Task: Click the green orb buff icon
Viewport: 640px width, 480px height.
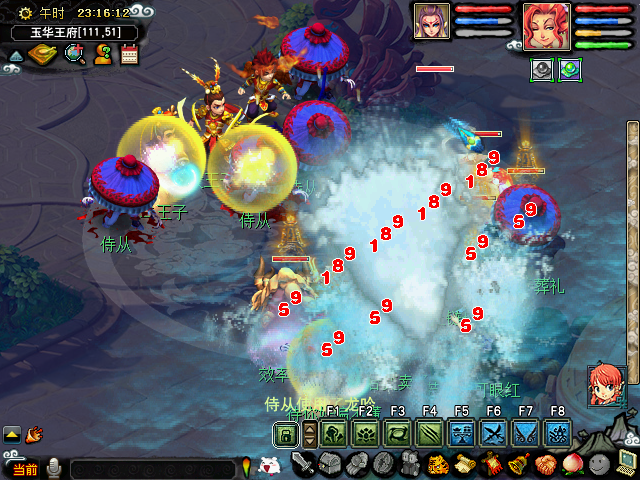Action: [x=569, y=70]
